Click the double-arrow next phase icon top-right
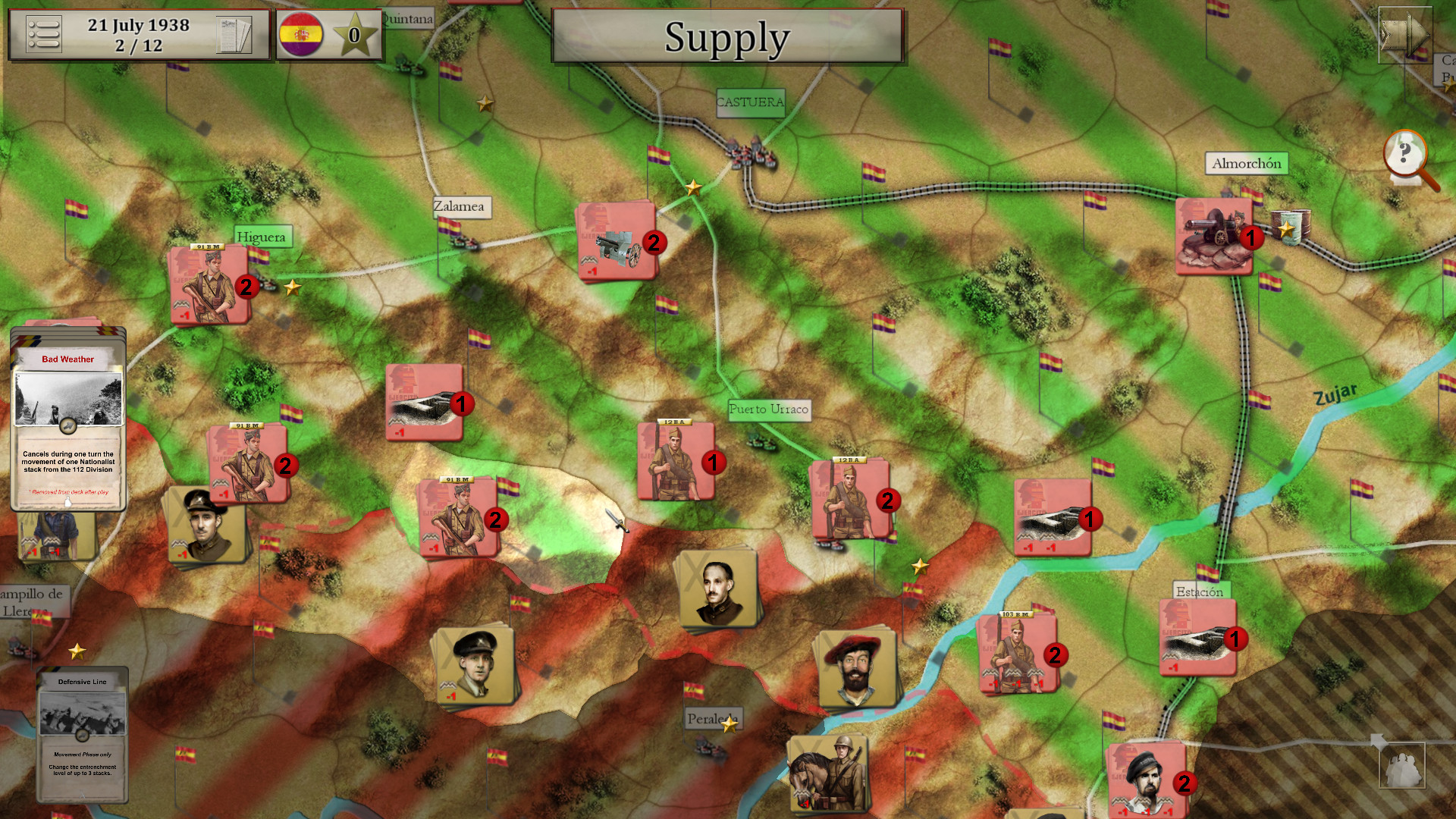1456x819 pixels. pos(1405,34)
